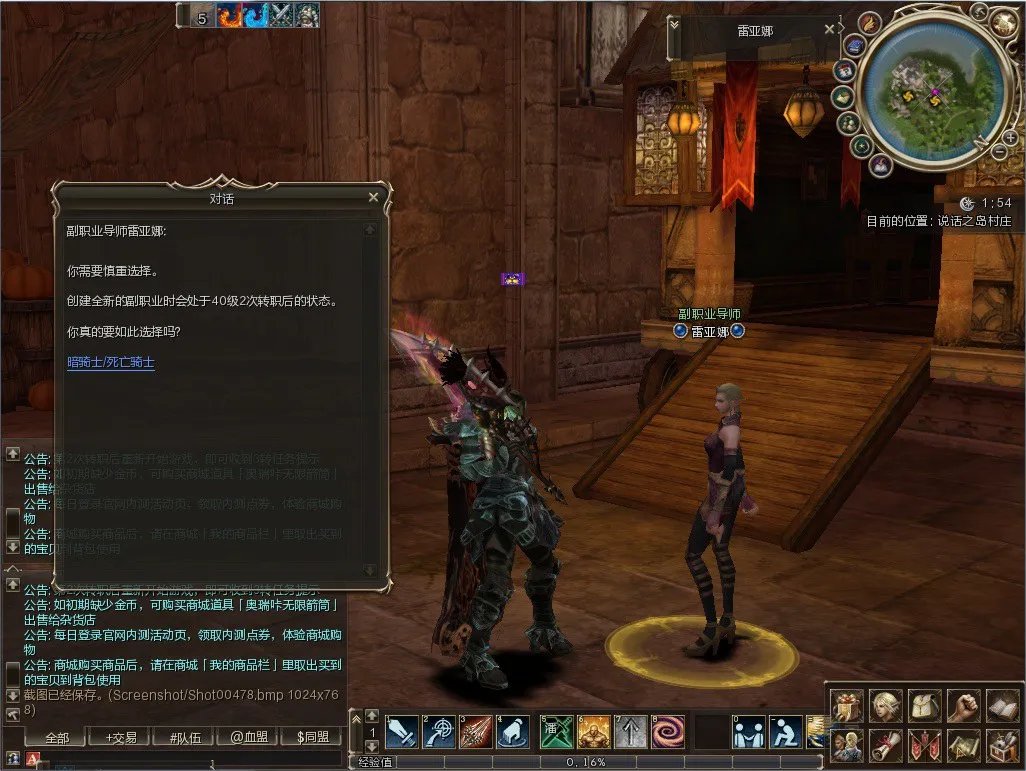The image size is (1026, 771).
Task: Open the gift box menu icon
Action: pos(846,706)
